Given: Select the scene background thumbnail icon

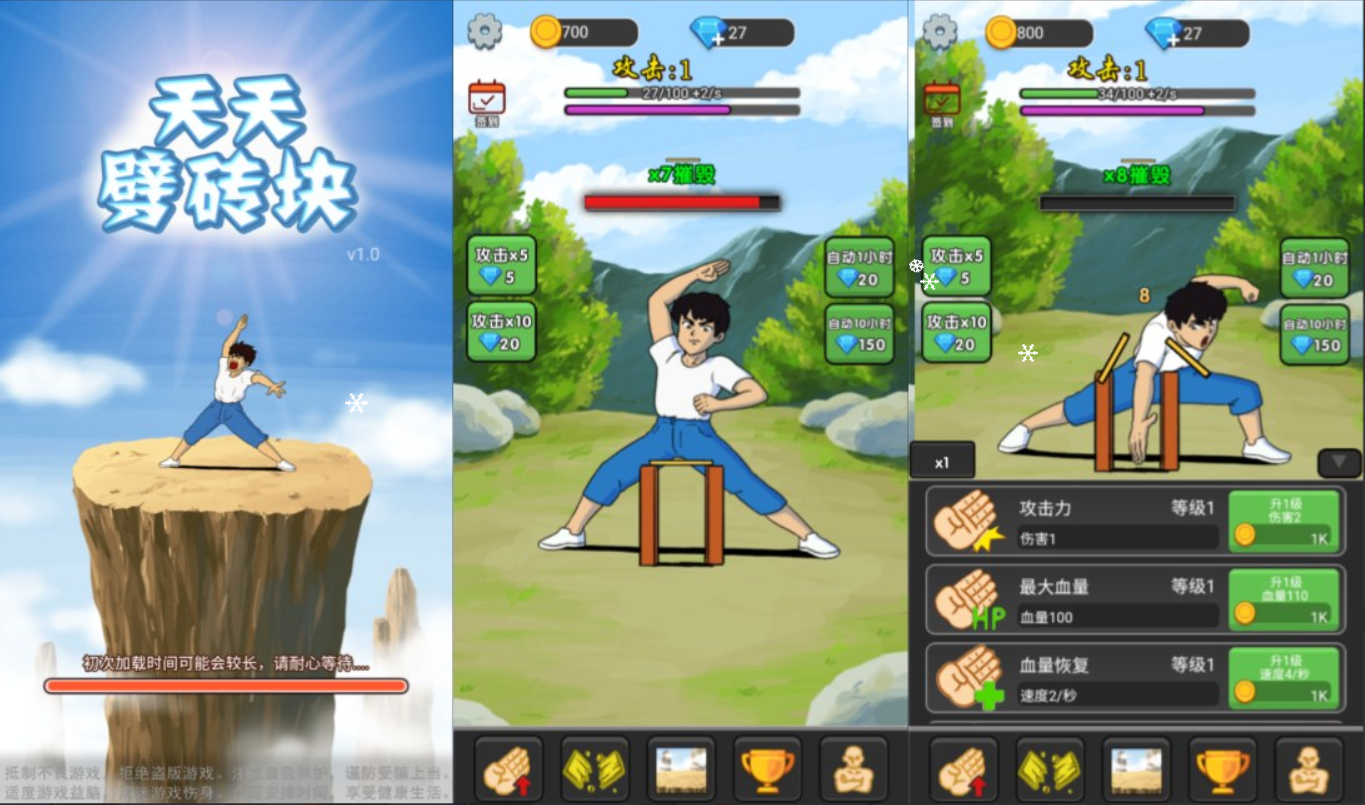Looking at the screenshot, I should [x=681, y=768].
